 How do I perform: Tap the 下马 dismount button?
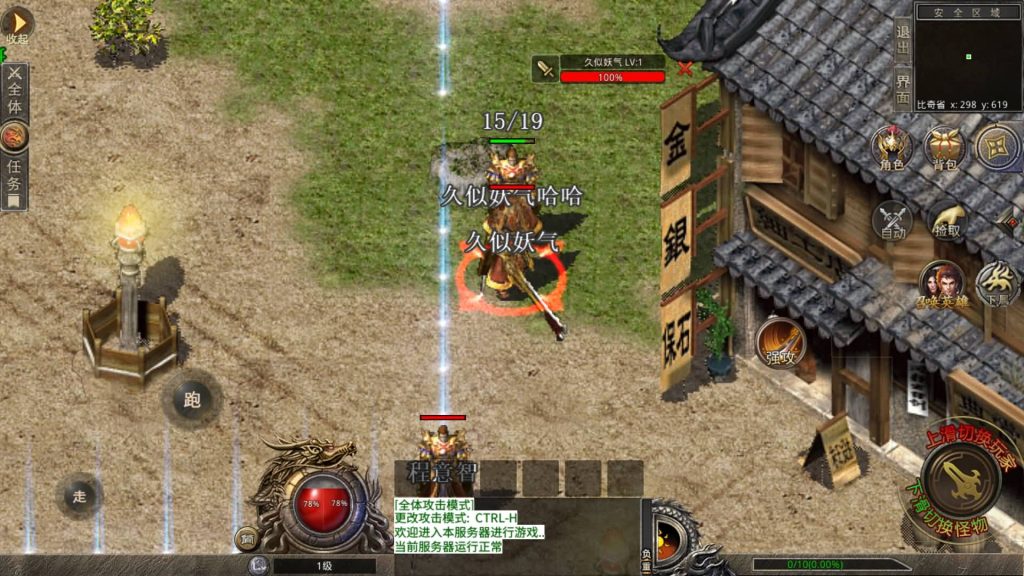click(998, 283)
